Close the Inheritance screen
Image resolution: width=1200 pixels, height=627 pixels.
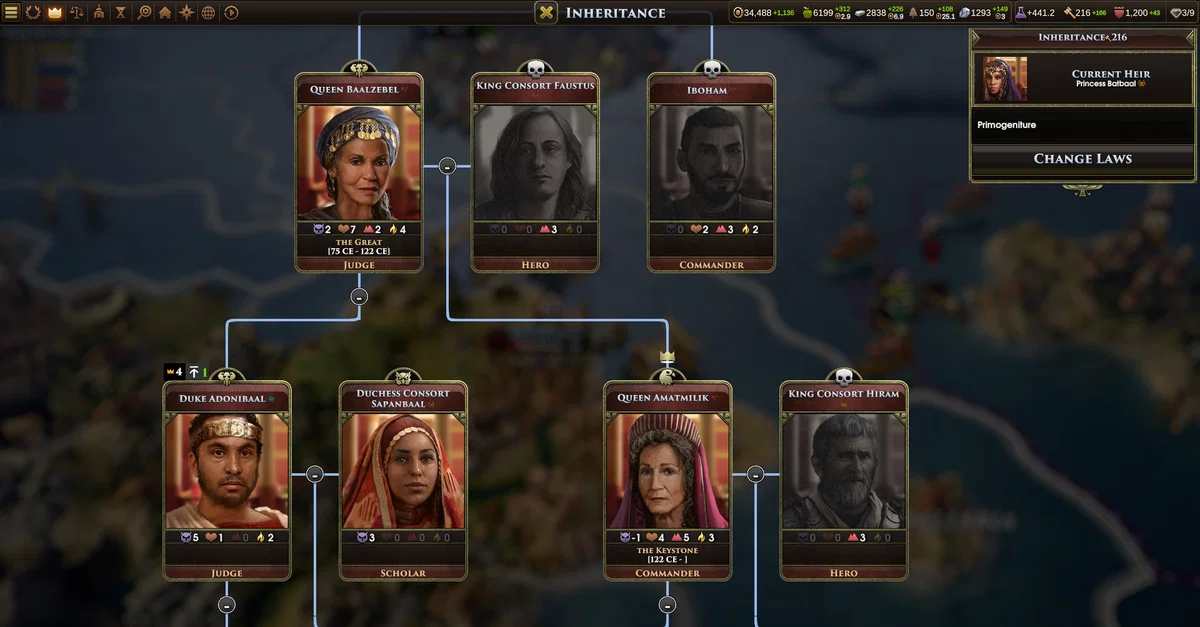point(546,13)
